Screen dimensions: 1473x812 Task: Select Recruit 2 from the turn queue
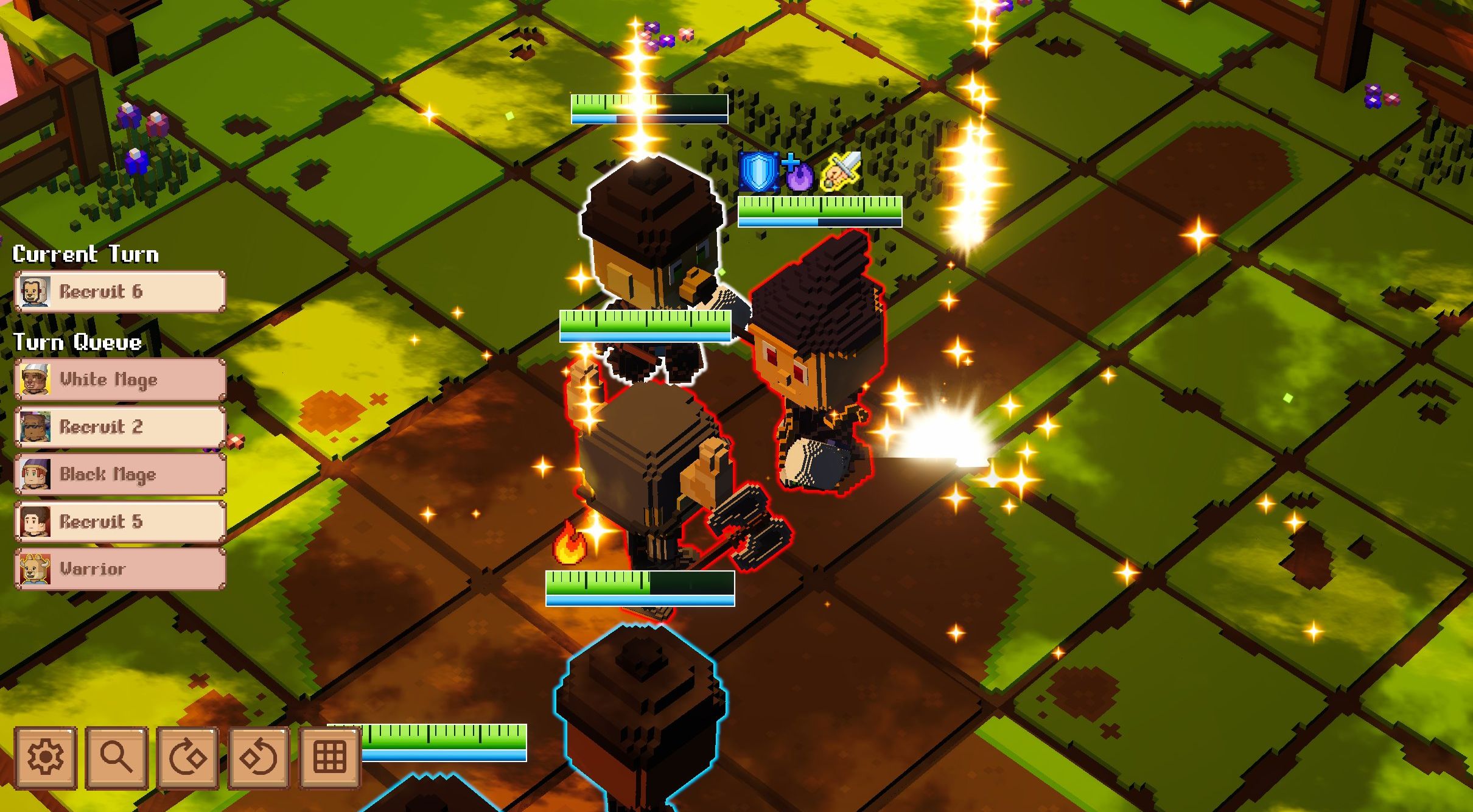click(x=120, y=427)
